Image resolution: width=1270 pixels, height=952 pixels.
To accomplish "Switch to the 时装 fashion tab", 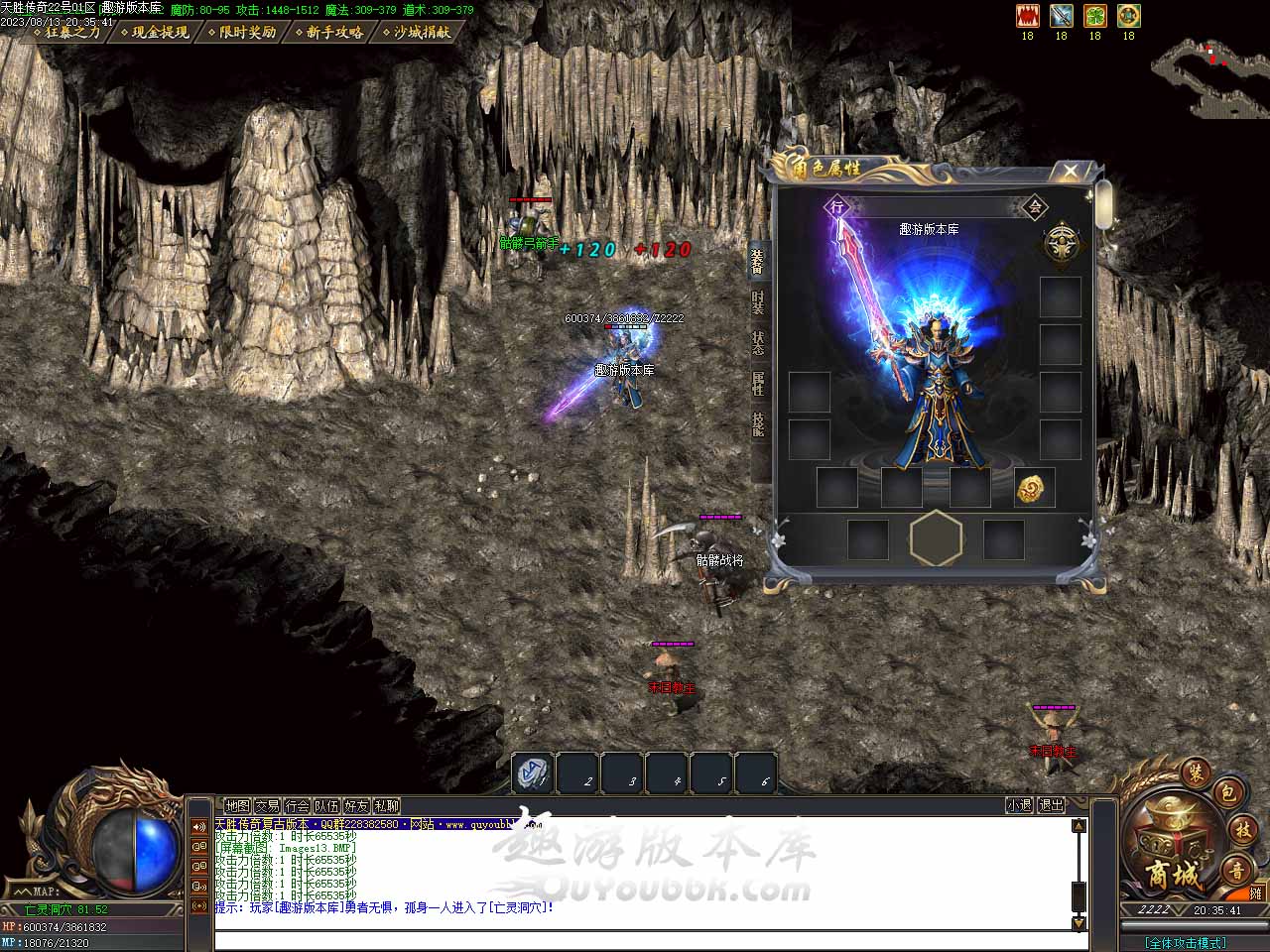I will 758,302.
